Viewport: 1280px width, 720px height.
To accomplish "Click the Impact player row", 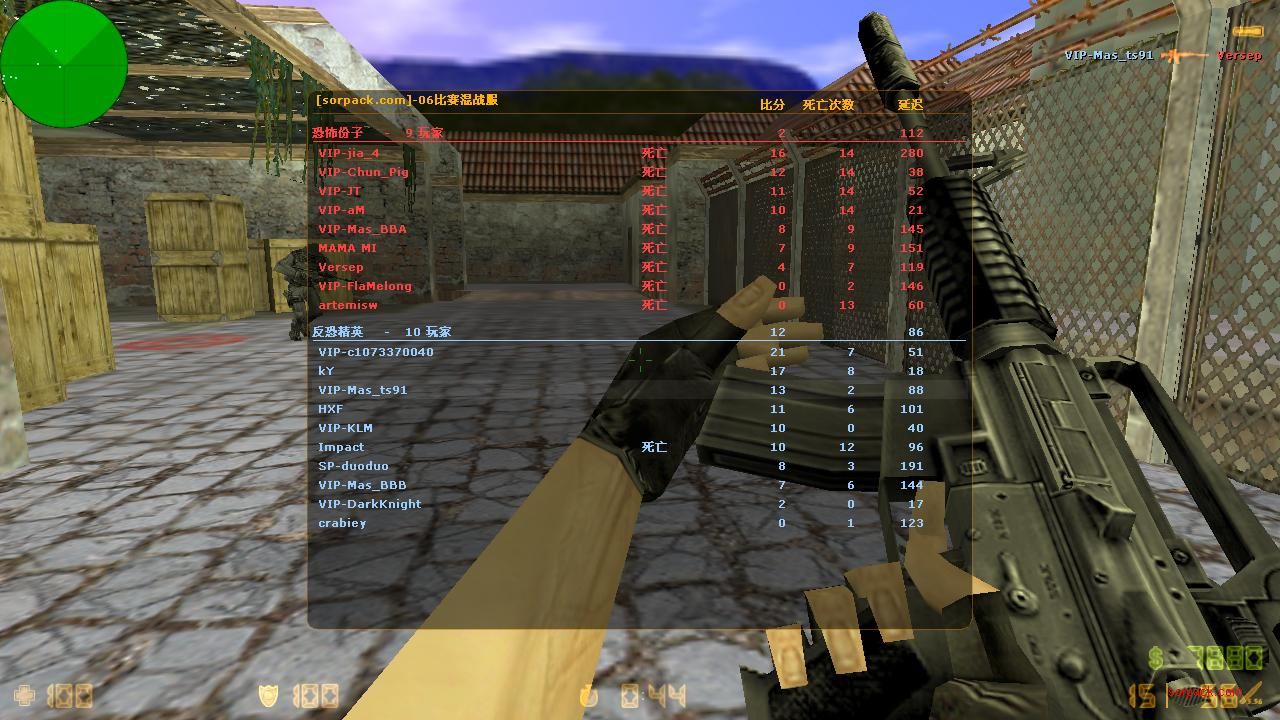I will 341,447.
